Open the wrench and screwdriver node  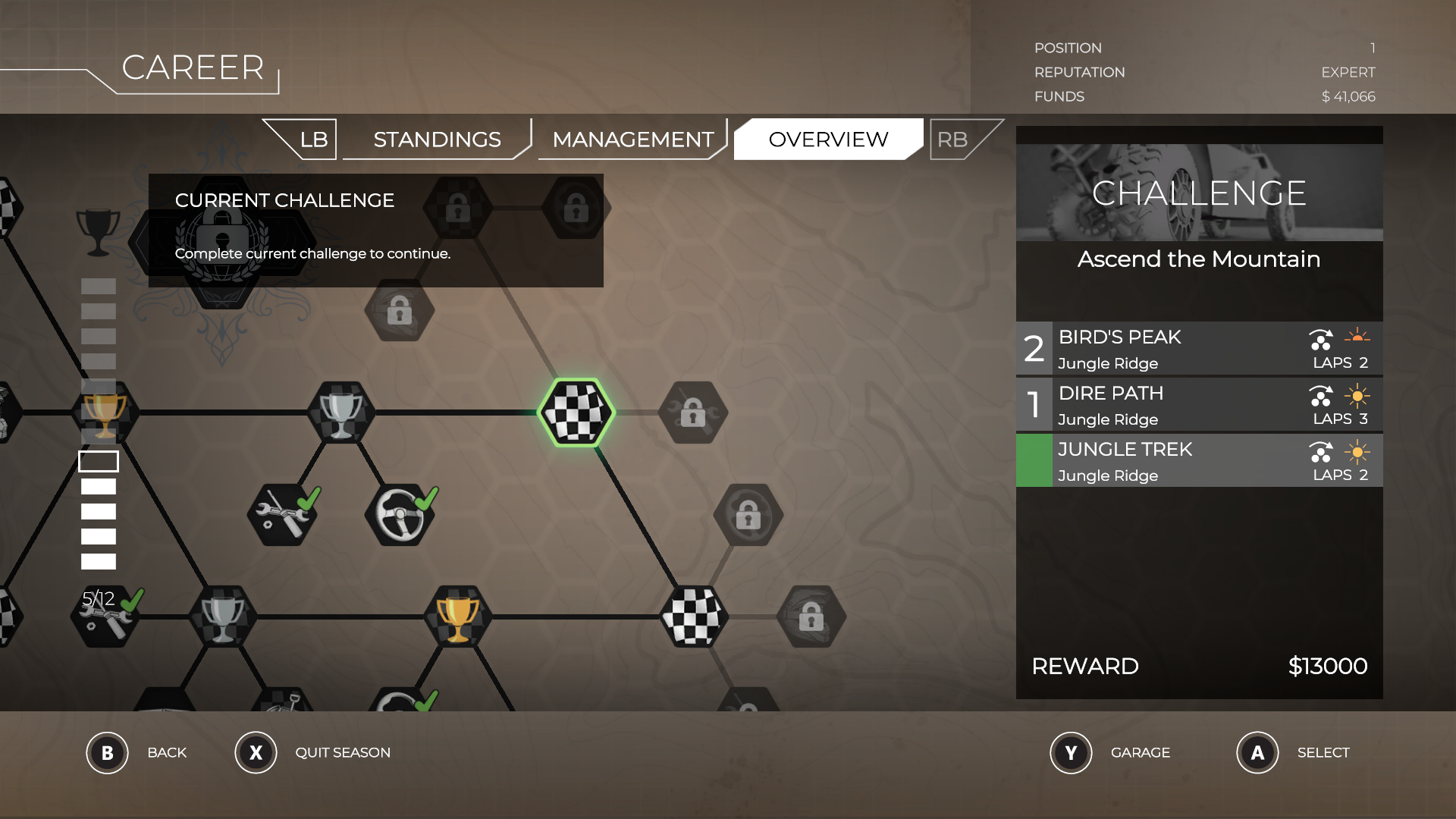(x=282, y=515)
